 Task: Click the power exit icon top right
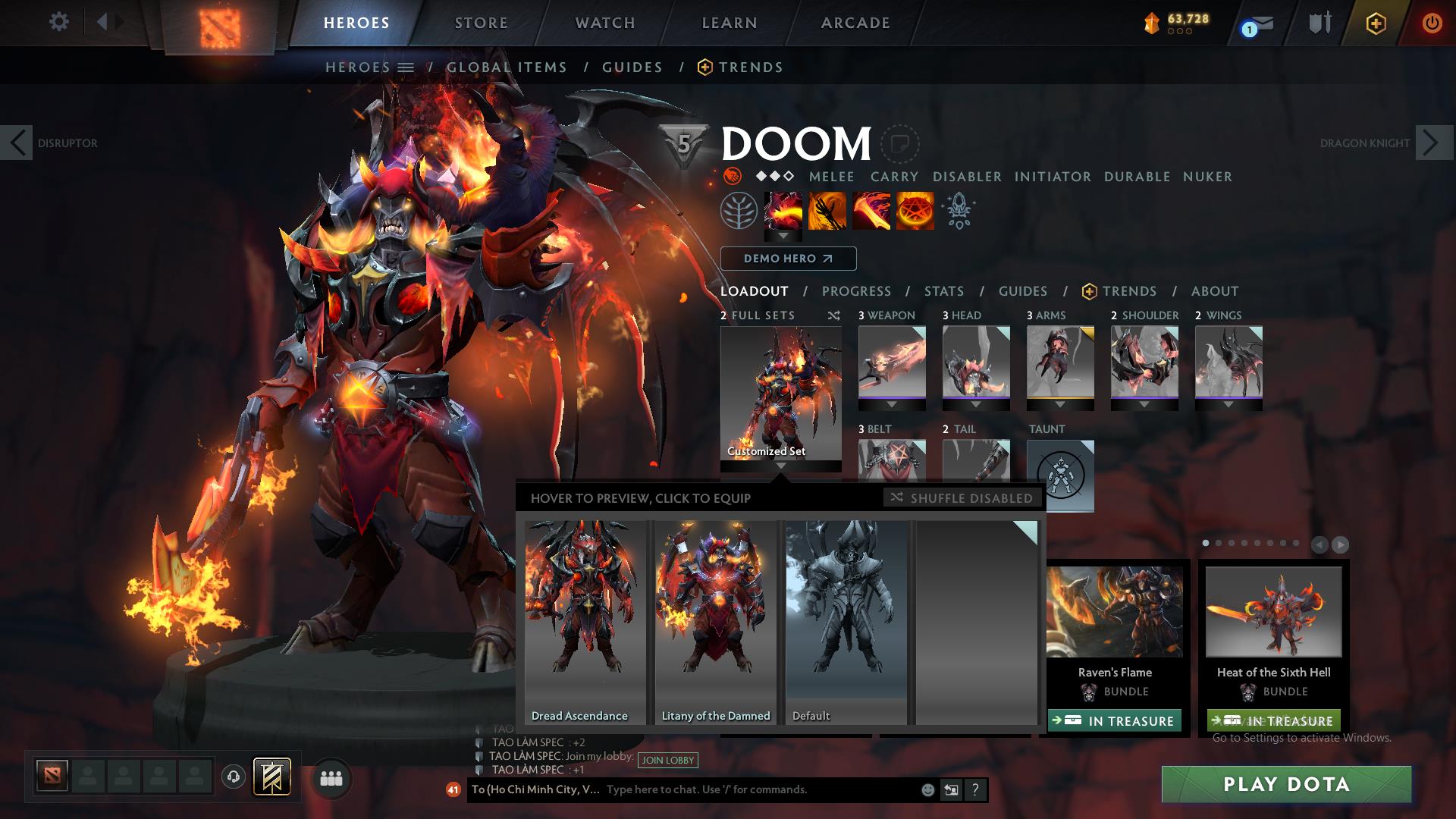tap(1432, 23)
